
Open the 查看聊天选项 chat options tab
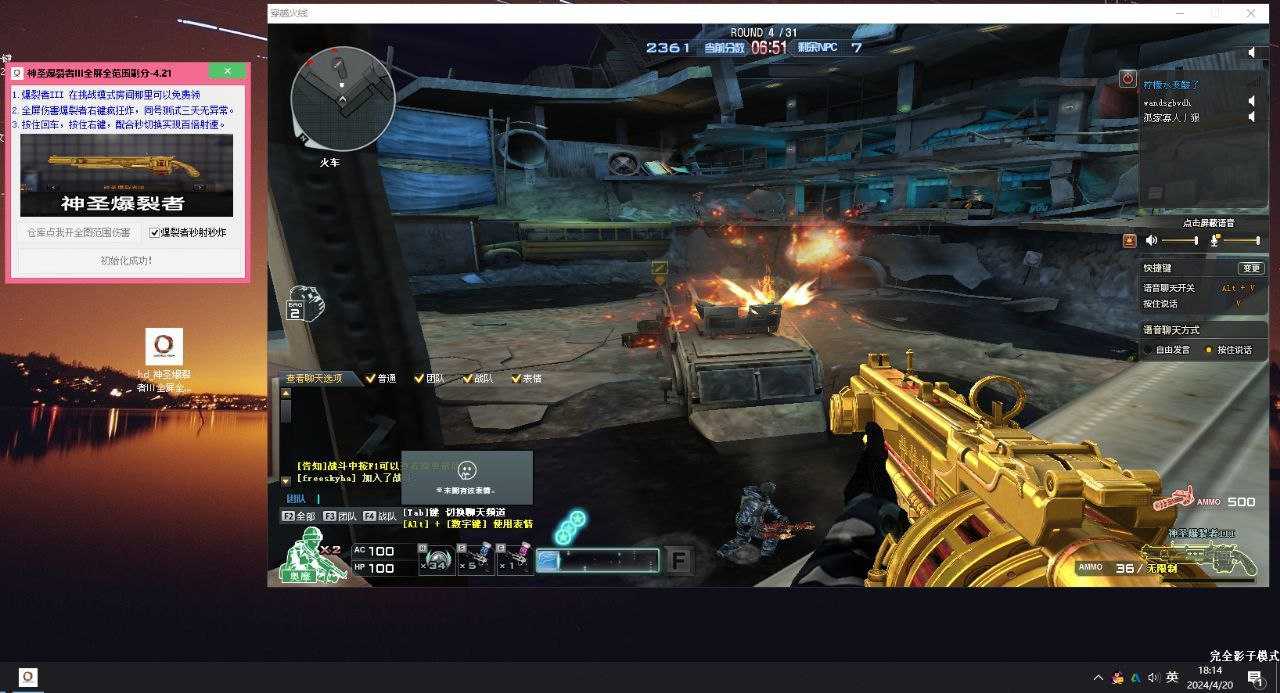(314, 379)
